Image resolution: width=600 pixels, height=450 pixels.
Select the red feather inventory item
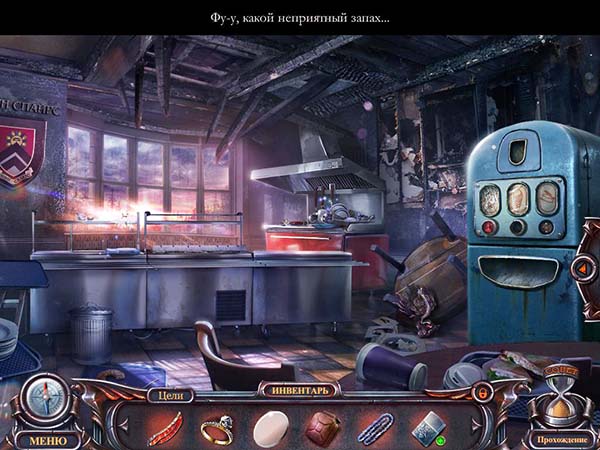[x=165, y=428]
